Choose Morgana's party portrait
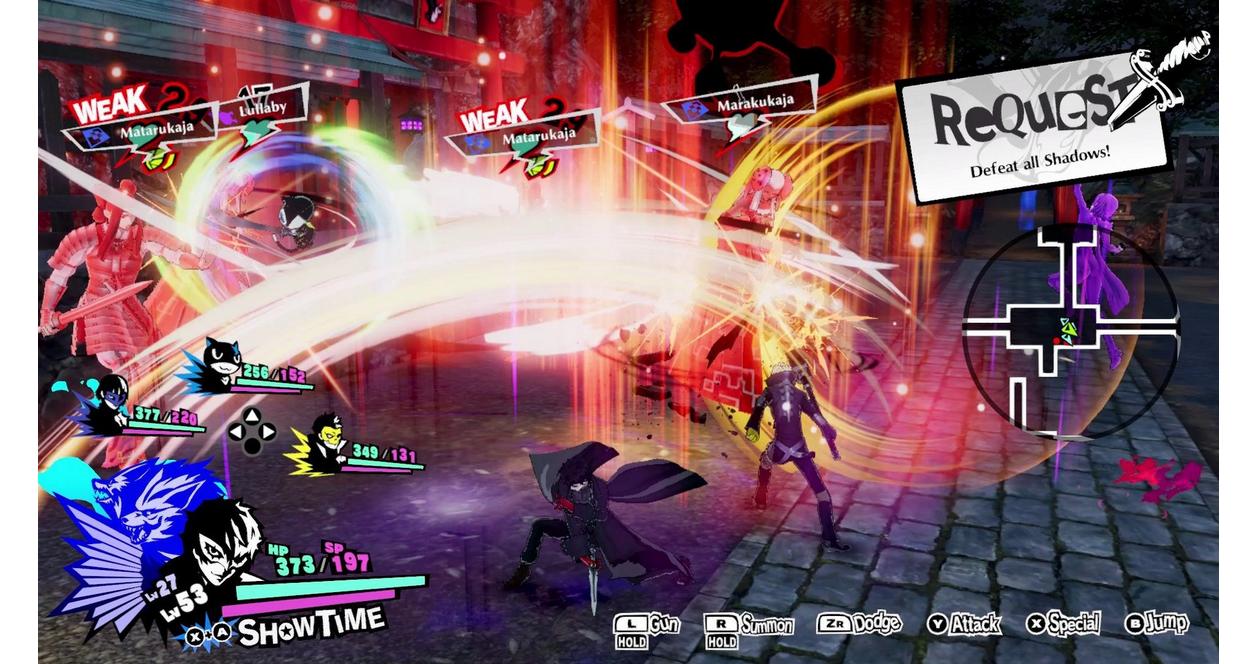Image resolution: width=1256 pixels, height=664 pixels. click(220, 364)
